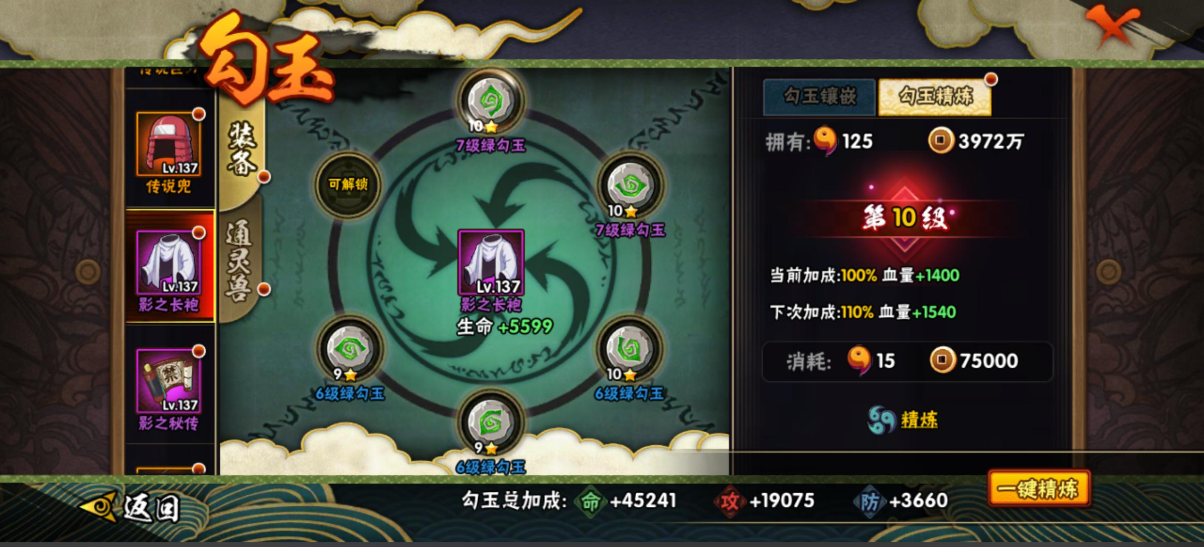Switch to the 装备 tab
The width and height of the screenshot is (1204, 547).
tap(243, 148)
